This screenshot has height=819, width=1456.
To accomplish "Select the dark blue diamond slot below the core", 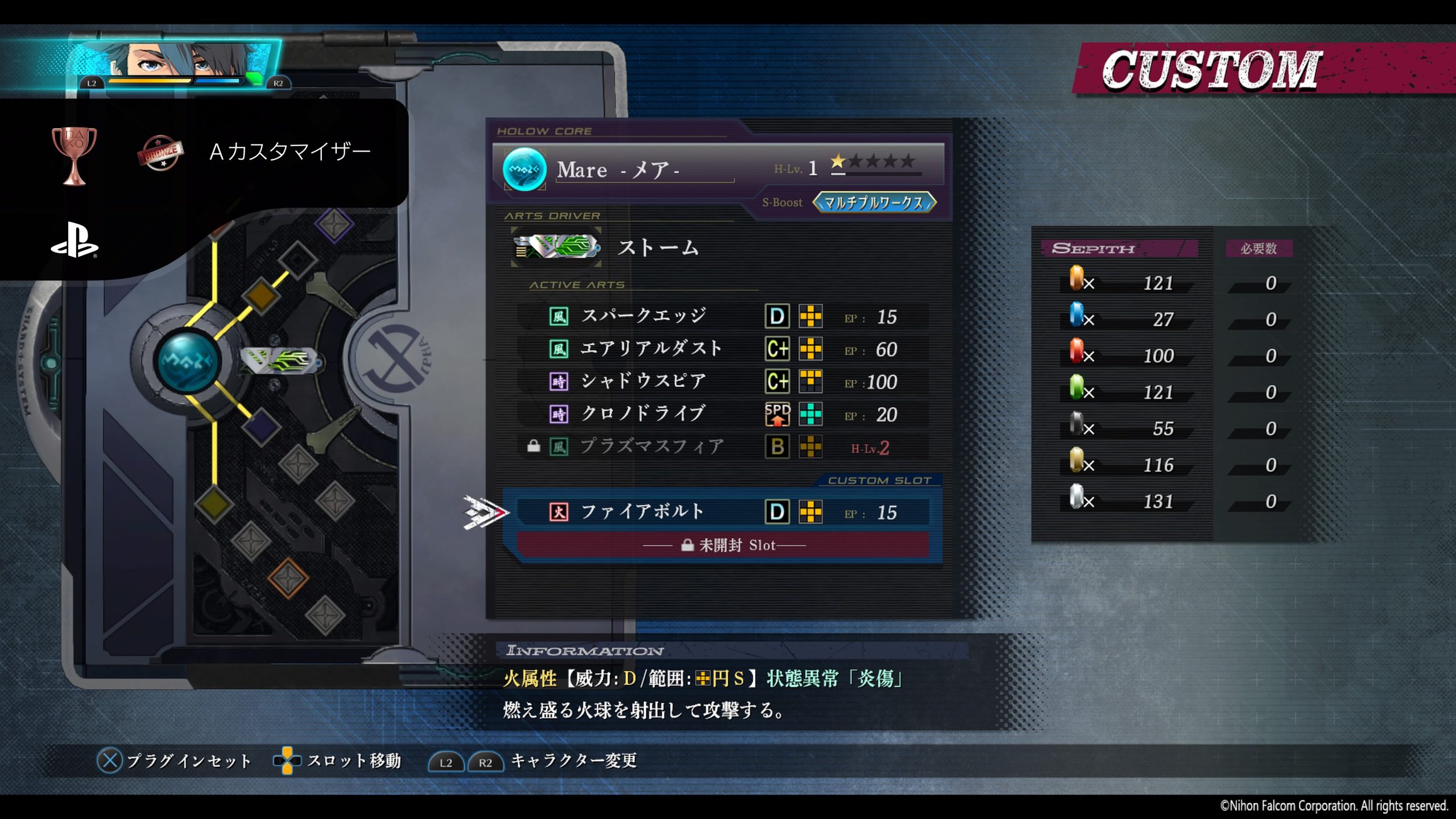I will 262,428.
